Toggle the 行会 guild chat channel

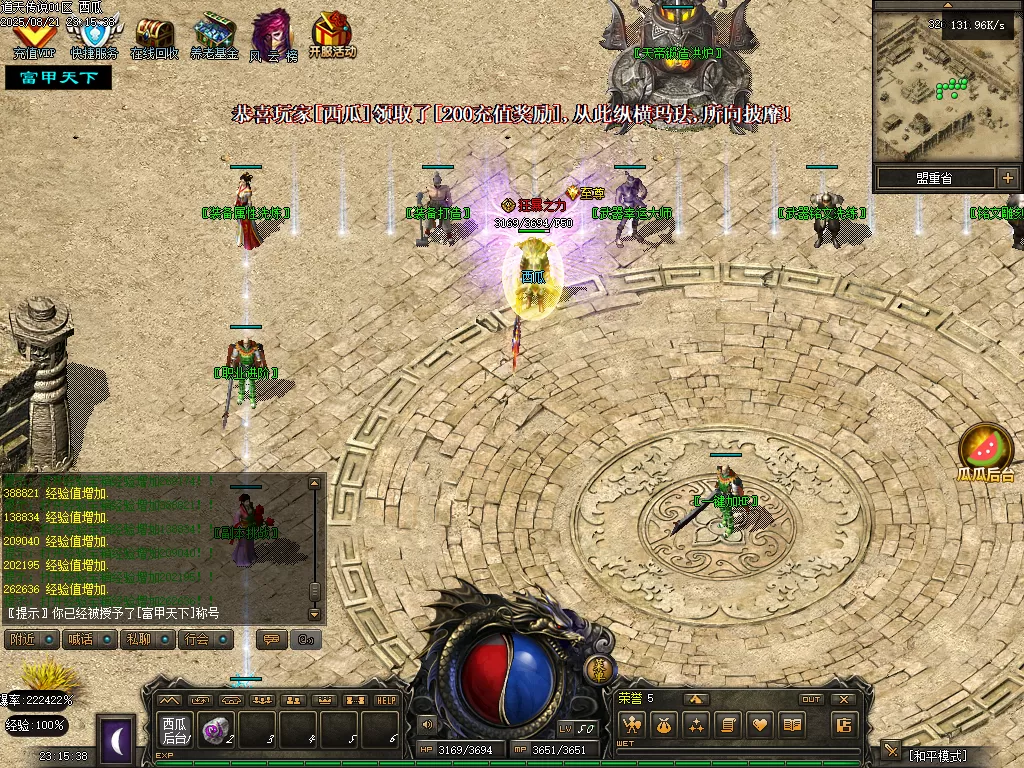pyautogui.click(x=206, y=639)
